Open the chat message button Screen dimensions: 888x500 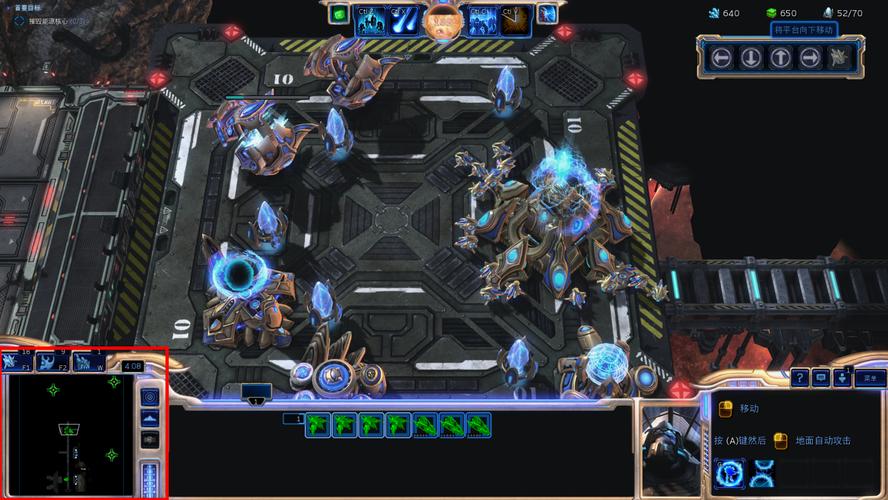pos(821,377)
